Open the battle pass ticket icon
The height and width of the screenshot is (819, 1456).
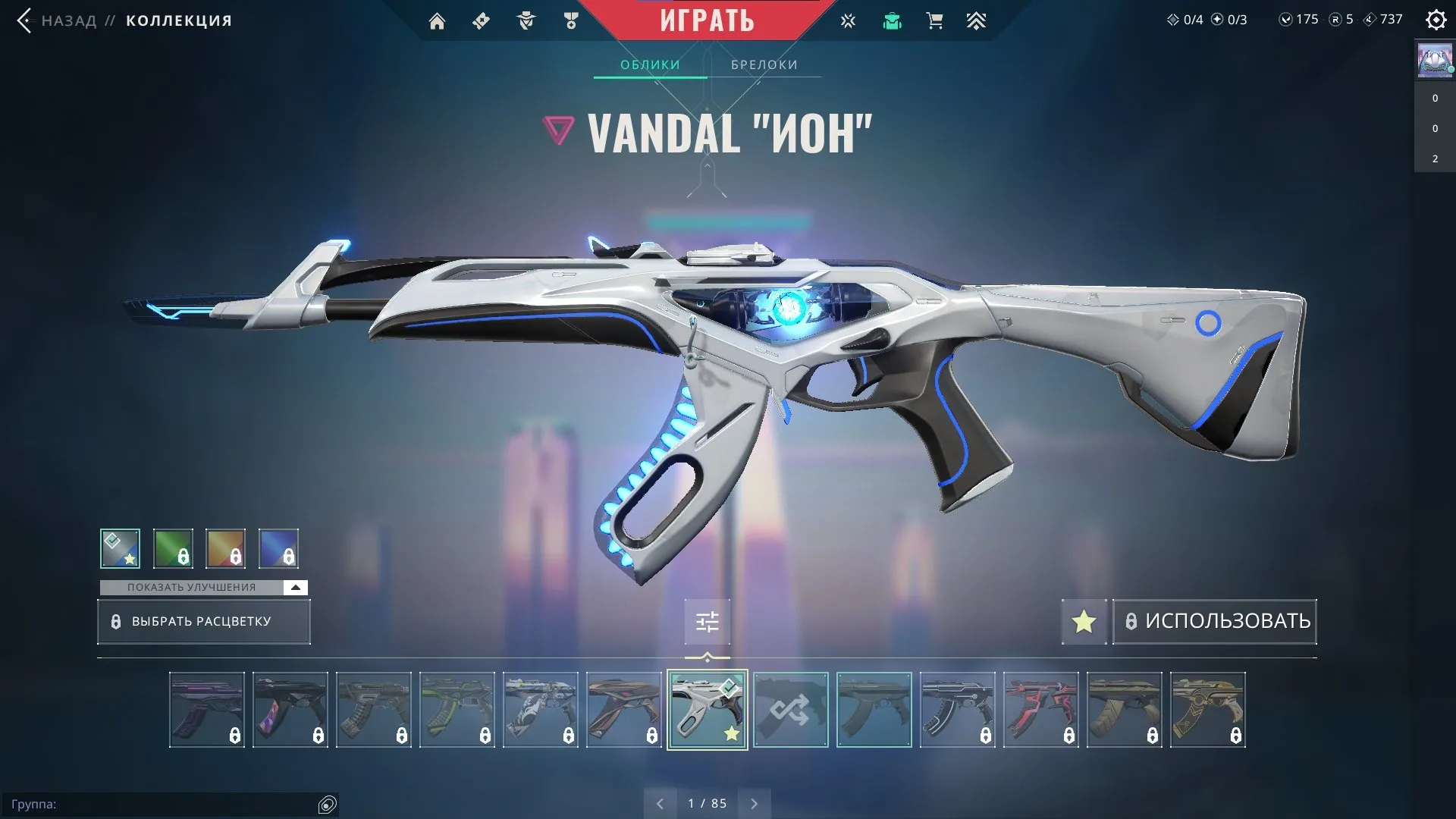point(480,20)
